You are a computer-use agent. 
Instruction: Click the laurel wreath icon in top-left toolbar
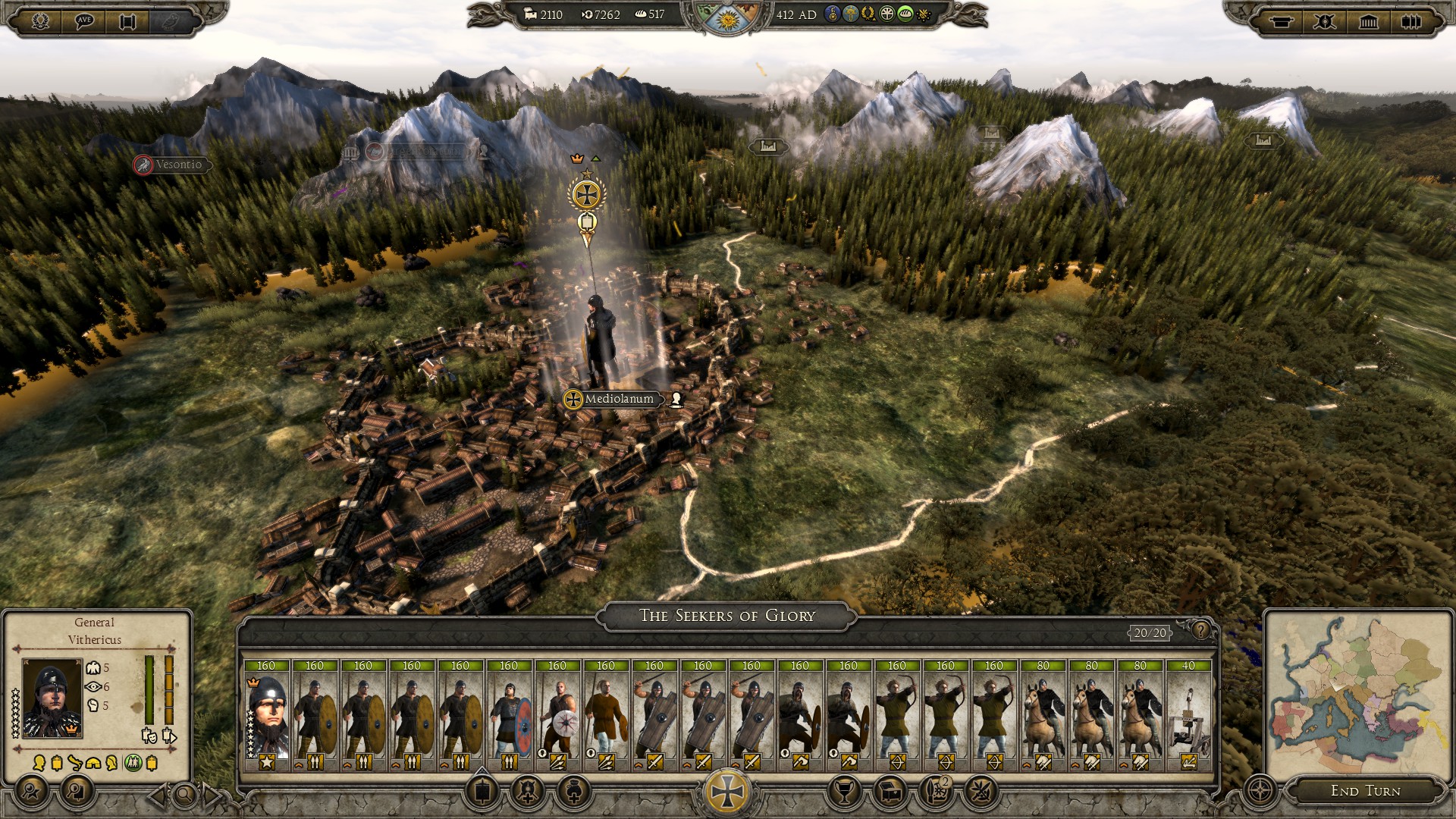coord(41,20)
